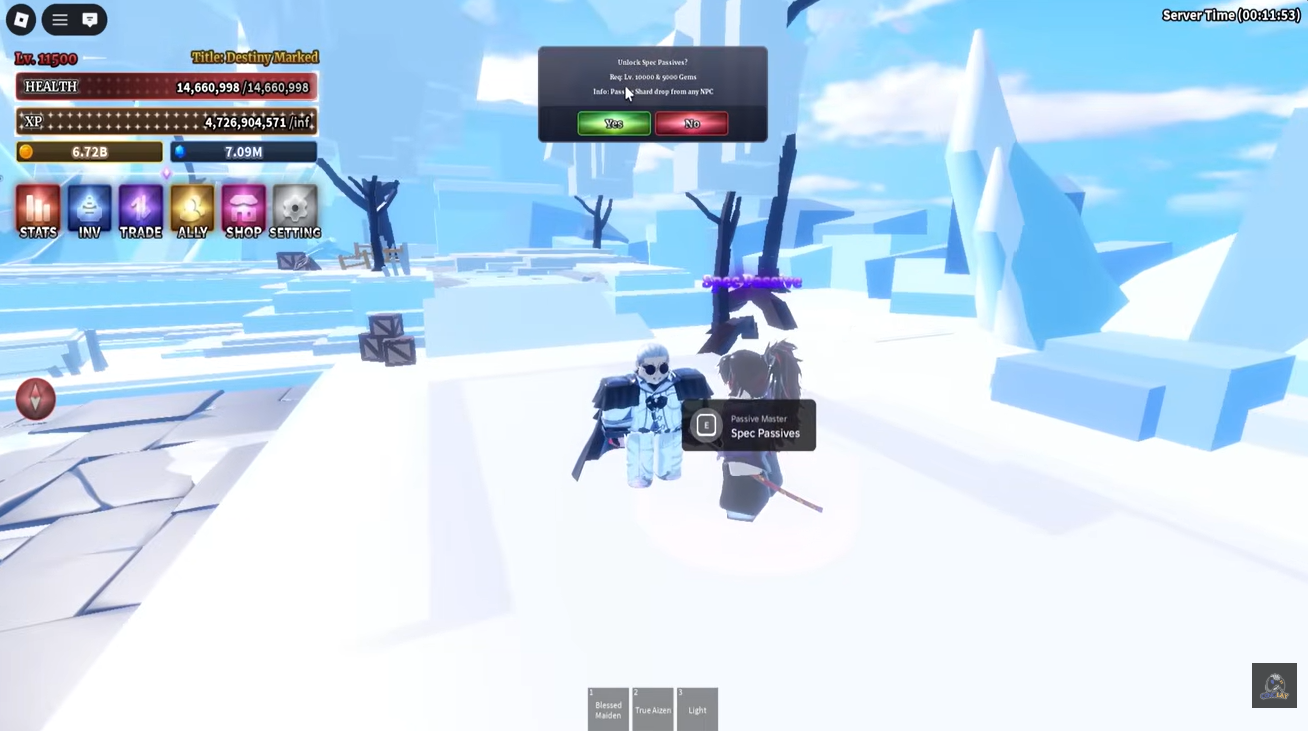This screenshot has width=1308, height=731.
Task: Open the Roblox hamburger menu
Action: tap(59, 19)
